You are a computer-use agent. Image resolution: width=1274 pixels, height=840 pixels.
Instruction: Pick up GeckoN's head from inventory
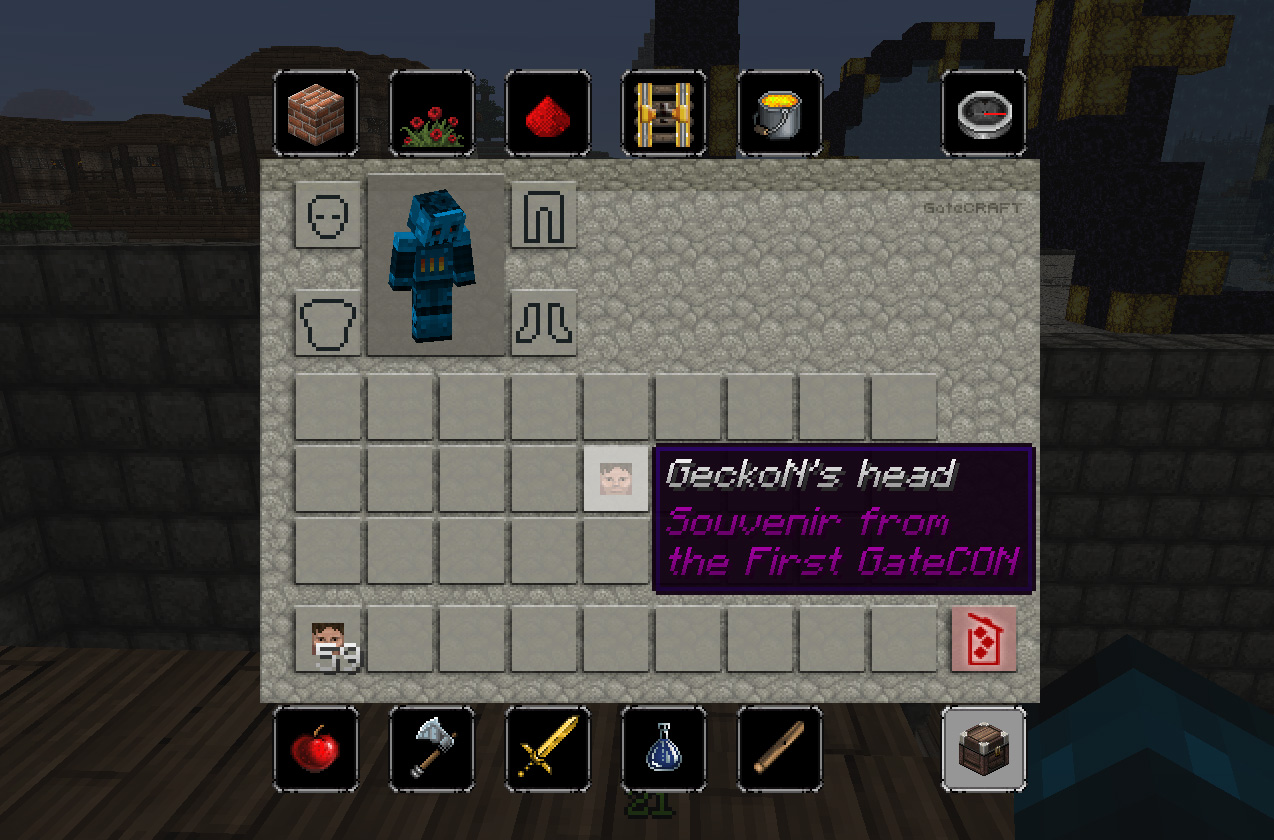tap(616, 479)
